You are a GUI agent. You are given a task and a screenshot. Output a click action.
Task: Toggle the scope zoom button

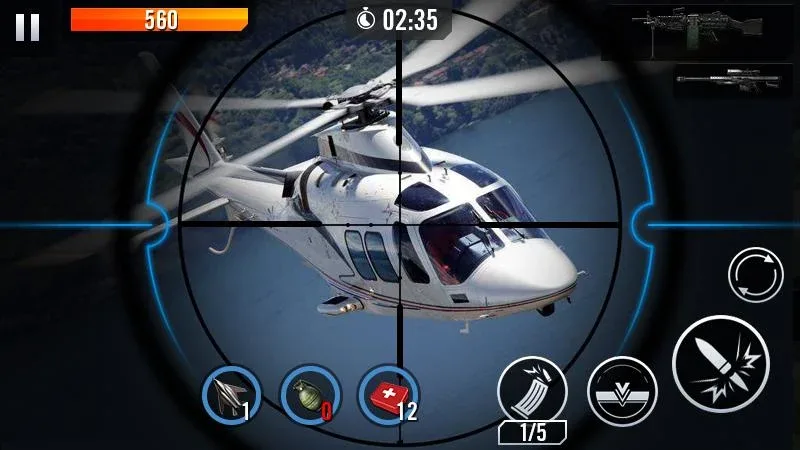621,390
